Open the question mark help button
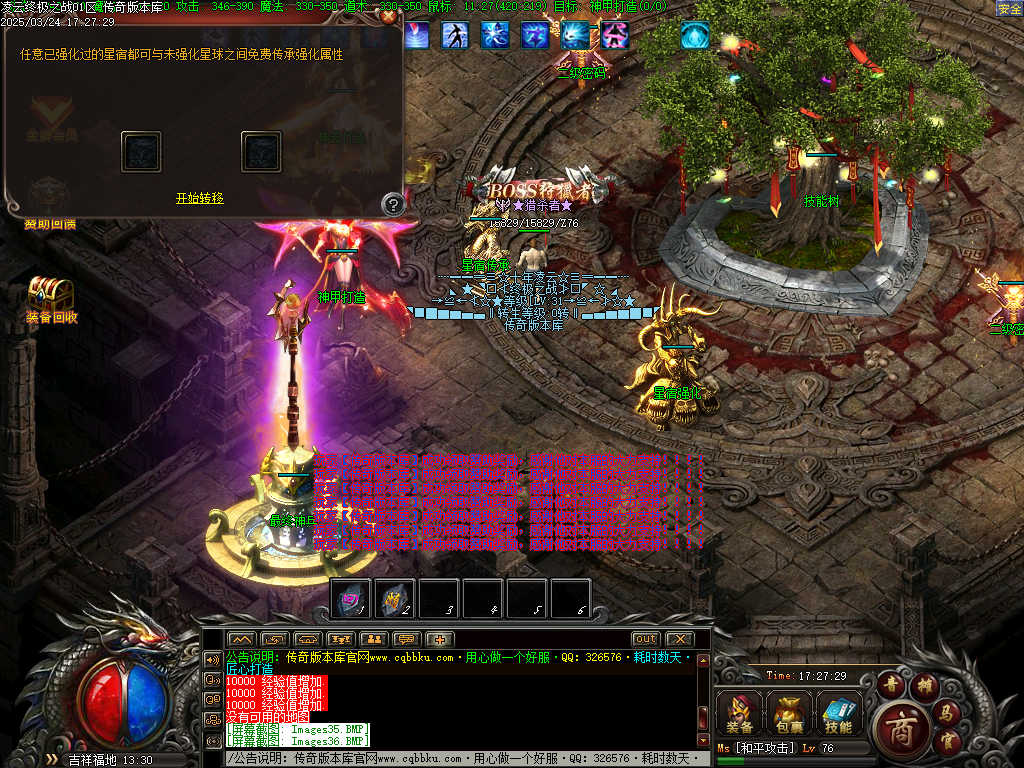 pos(393,205)
